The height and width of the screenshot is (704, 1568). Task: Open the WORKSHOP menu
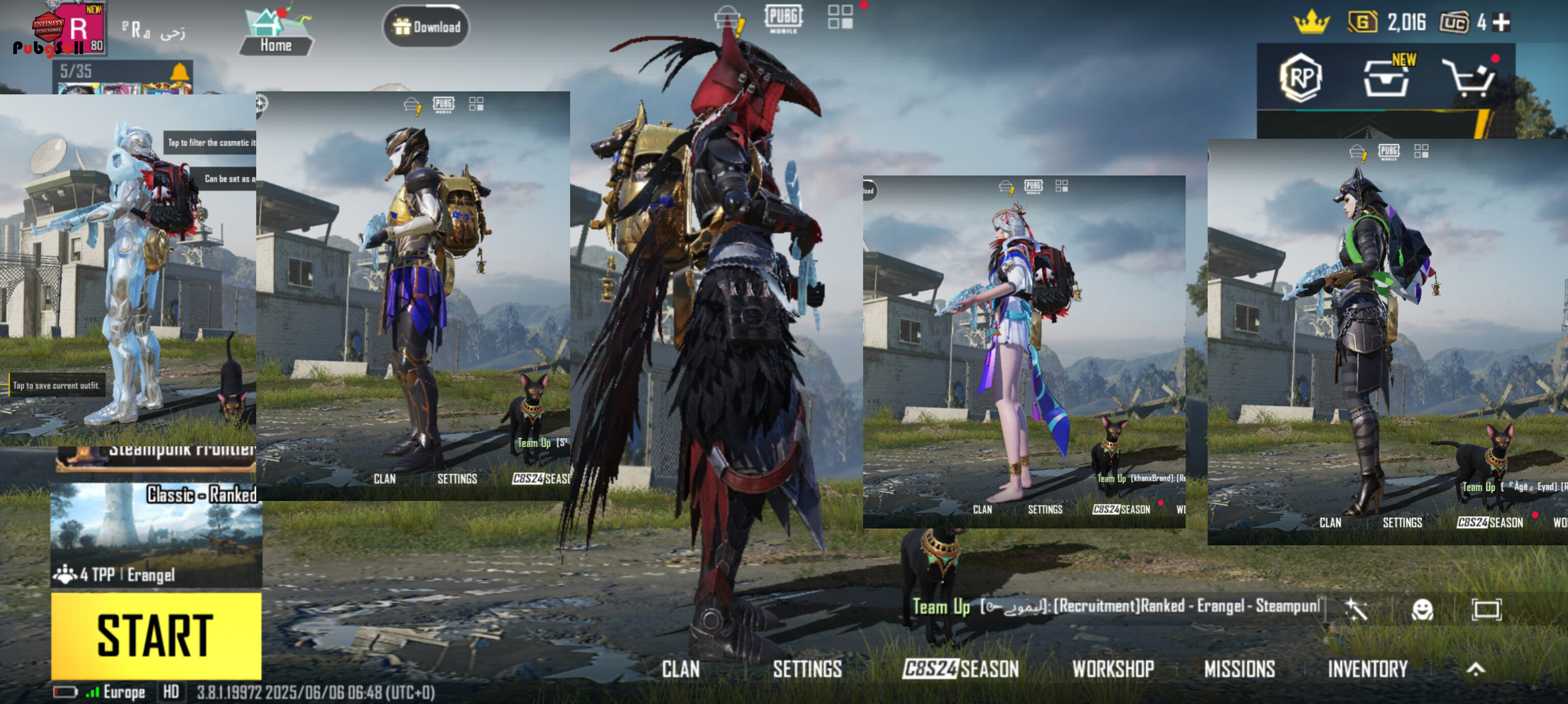(x=1113, y=669)
